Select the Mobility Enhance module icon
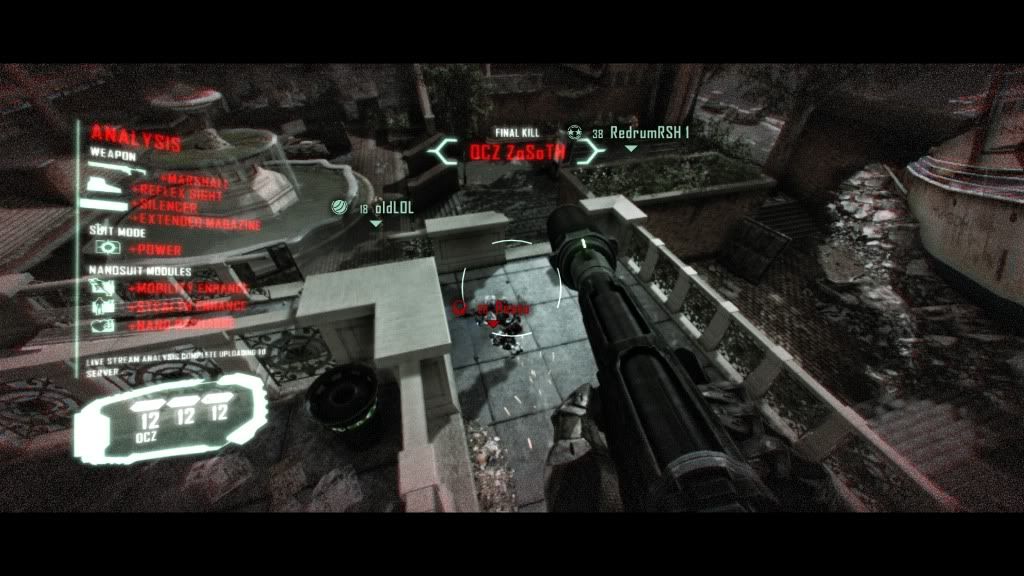 [x=103, y=288]
